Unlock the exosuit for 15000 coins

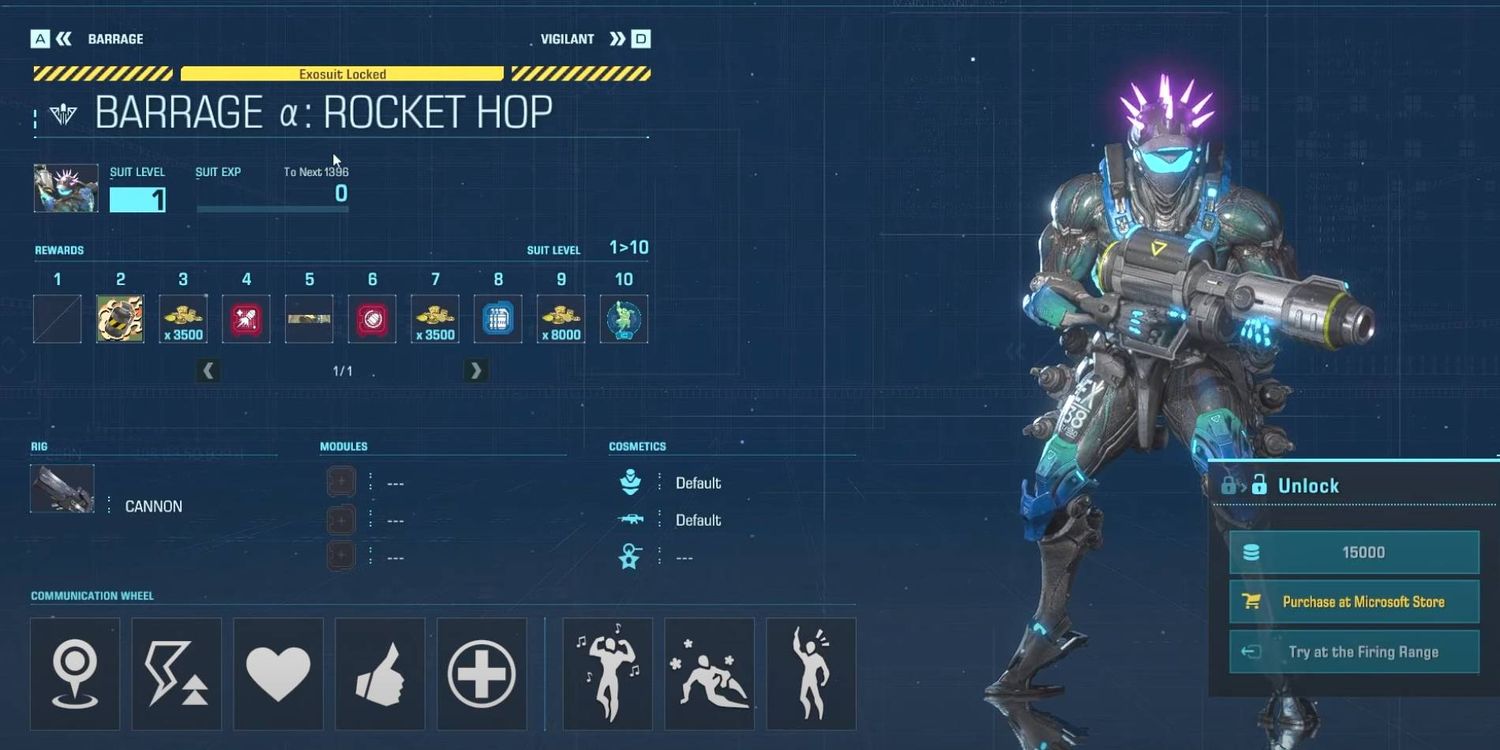(1354, 552)
